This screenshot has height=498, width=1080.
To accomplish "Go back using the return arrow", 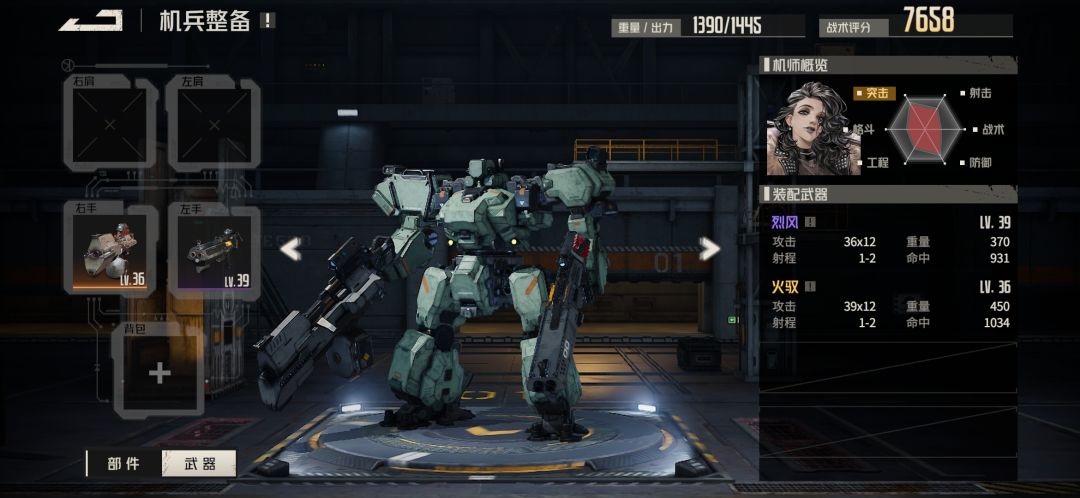I will coord(91,21).
